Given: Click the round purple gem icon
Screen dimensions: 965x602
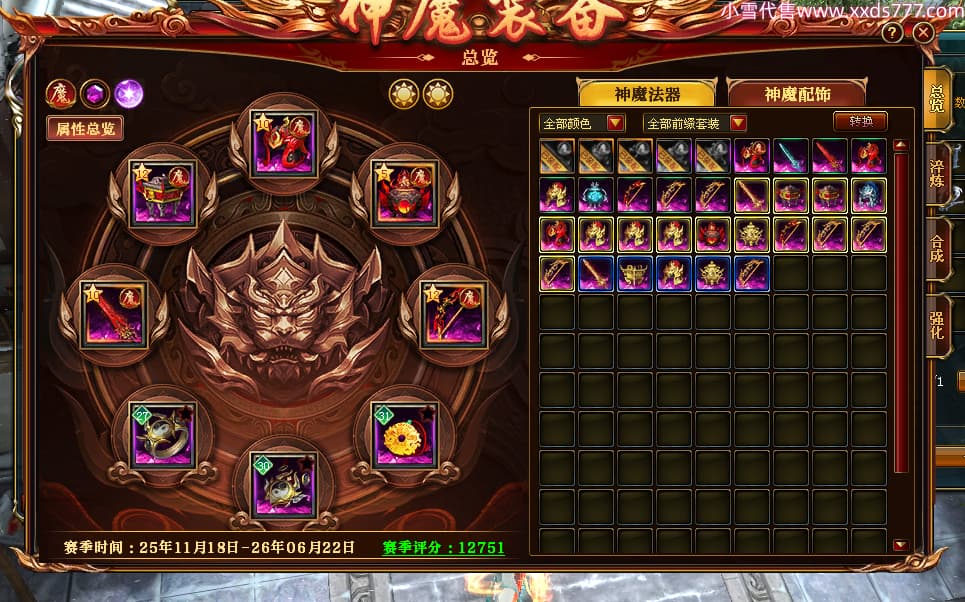Looking at the screenshot, I should [129, 94].
